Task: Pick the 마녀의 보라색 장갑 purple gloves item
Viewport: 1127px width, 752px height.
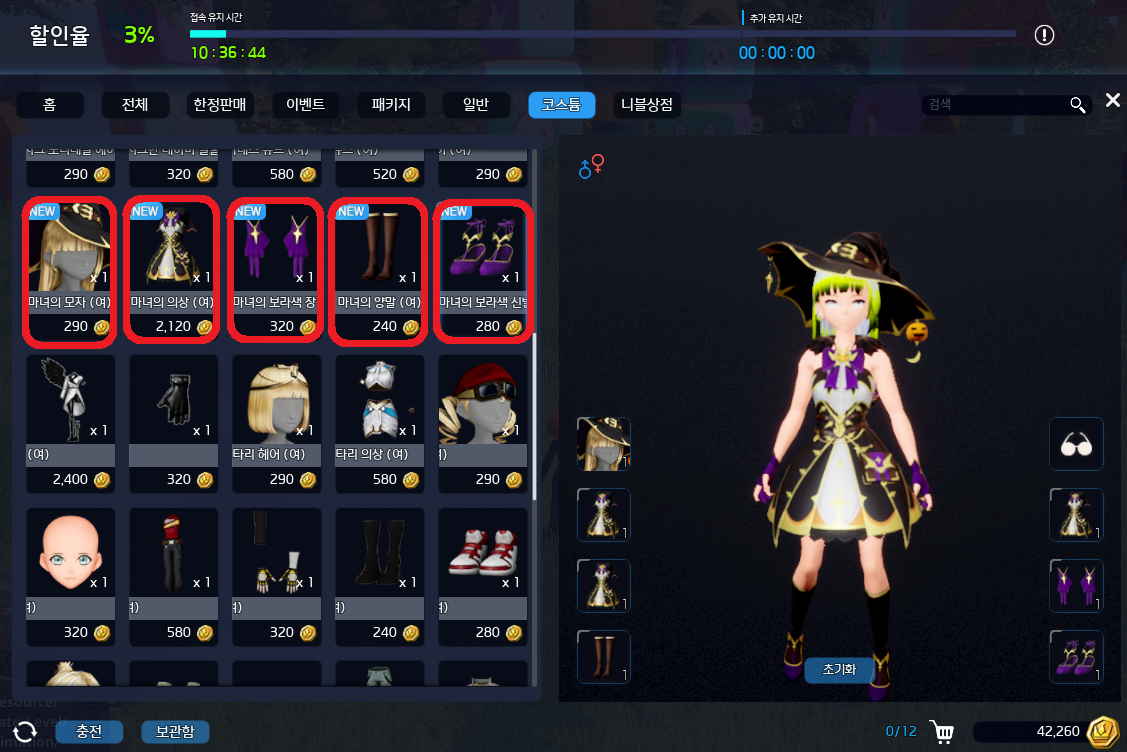Action: (275, 271)
